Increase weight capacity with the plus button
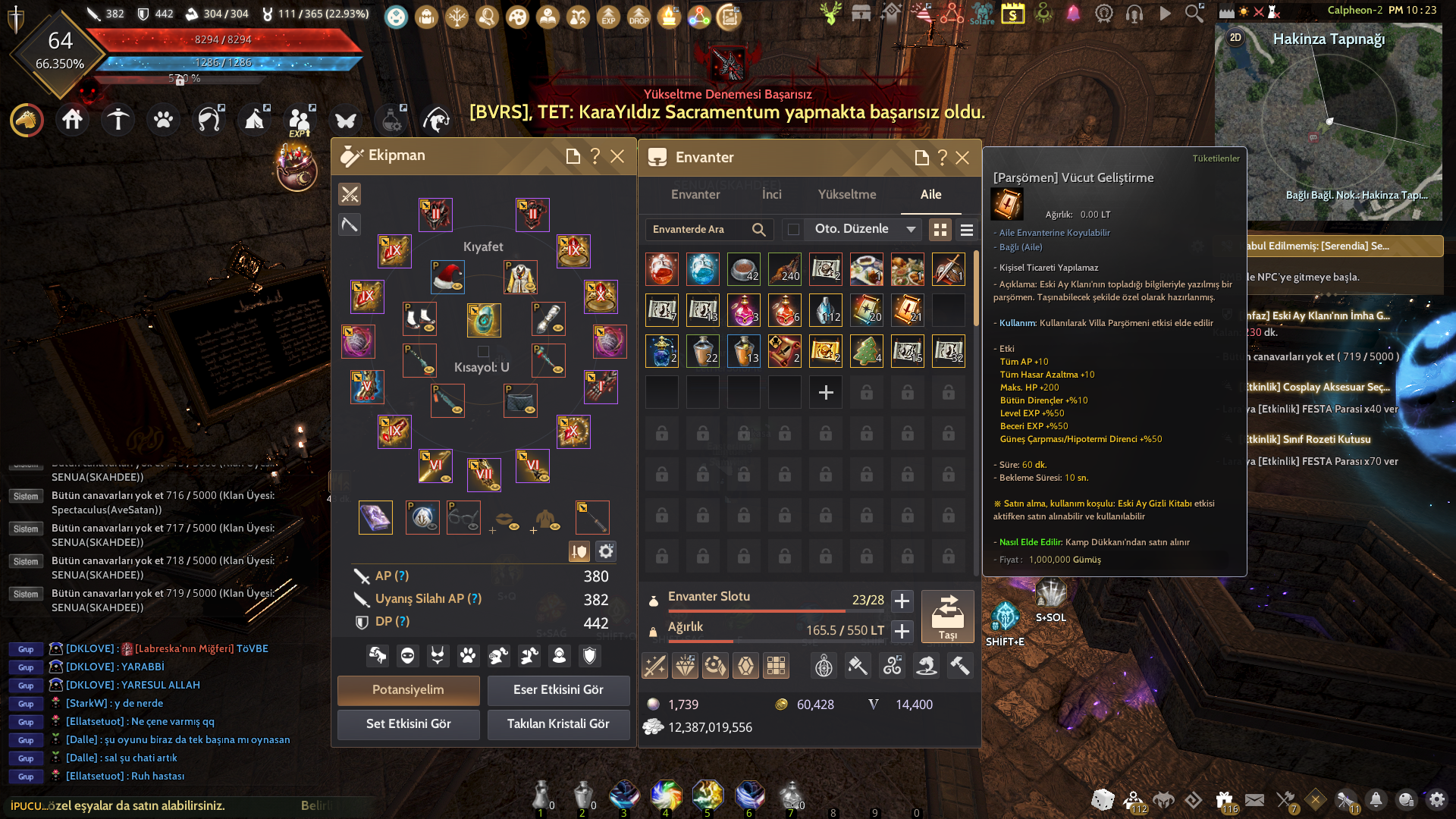 click(x=902, y=631)
